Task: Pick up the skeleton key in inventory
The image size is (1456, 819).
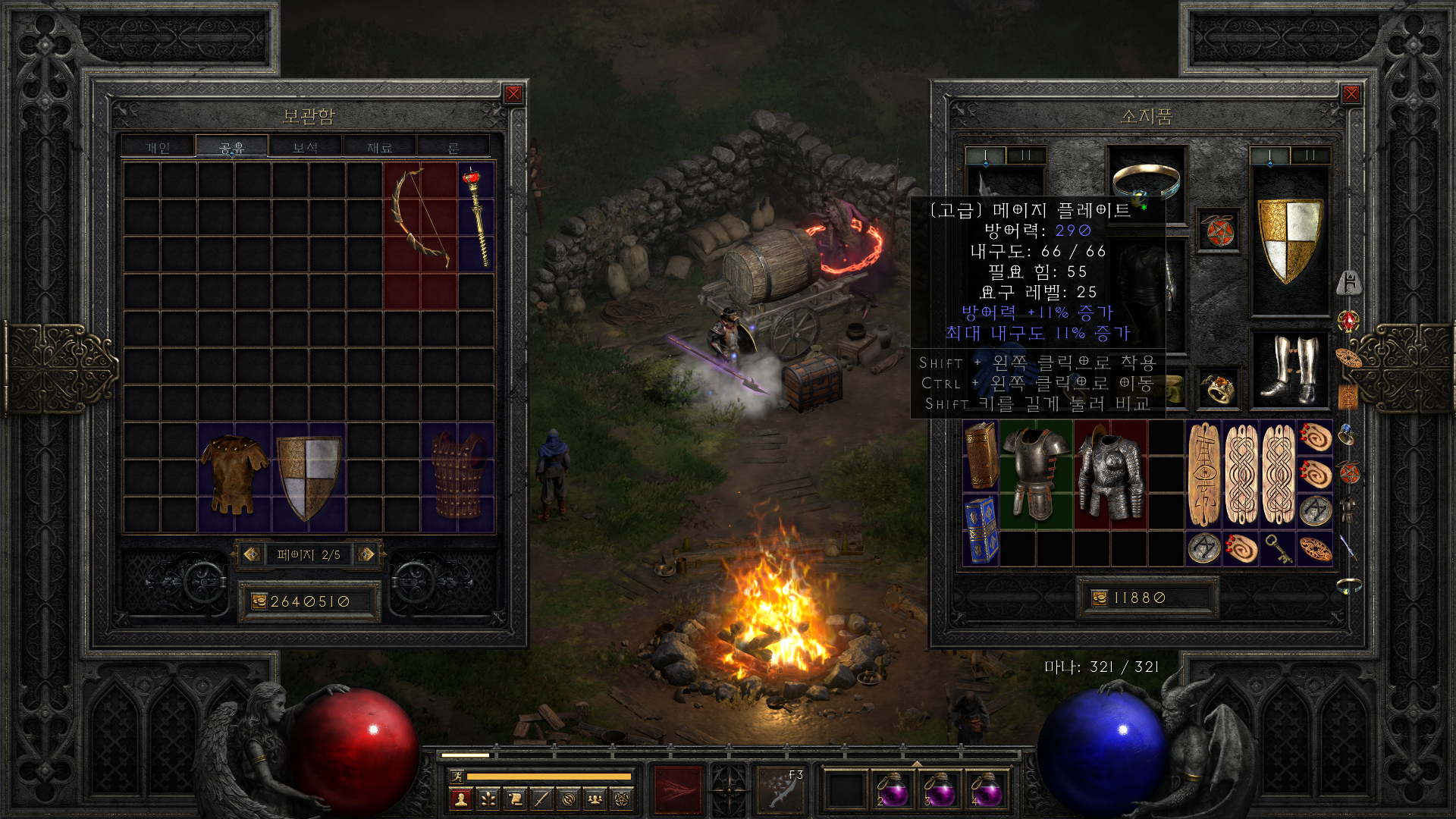Action: (1278, 549)
